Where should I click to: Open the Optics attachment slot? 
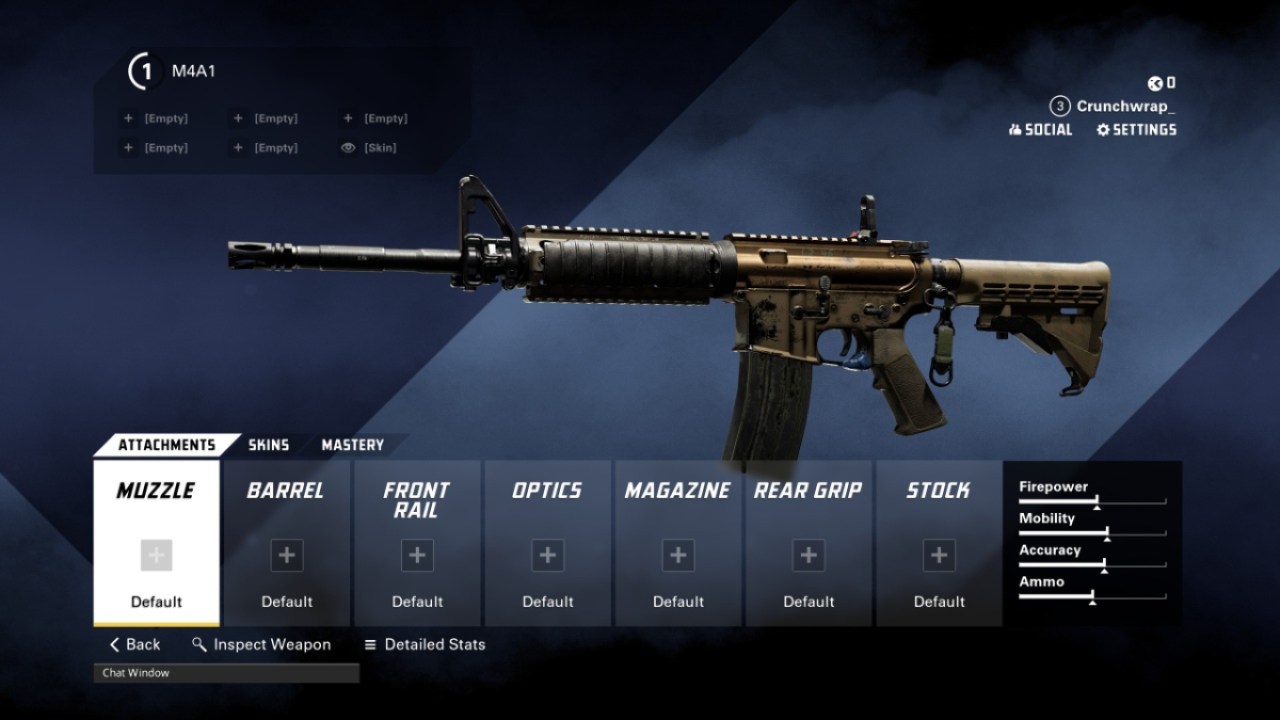tap(547, 543)
